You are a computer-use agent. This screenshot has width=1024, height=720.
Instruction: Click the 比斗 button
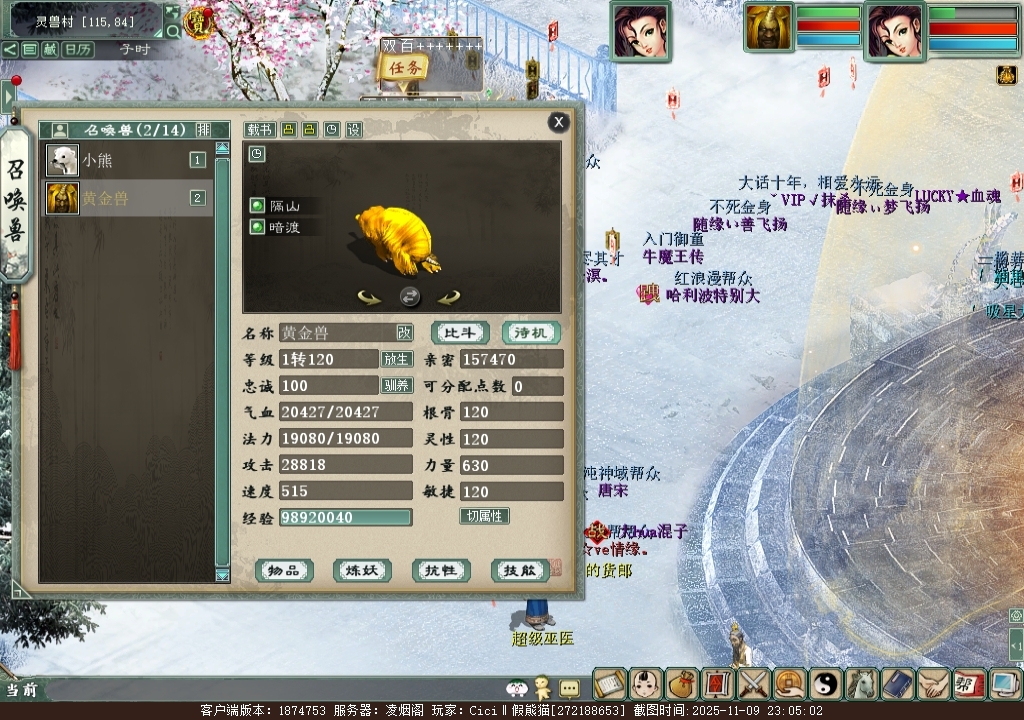[460, 333]
